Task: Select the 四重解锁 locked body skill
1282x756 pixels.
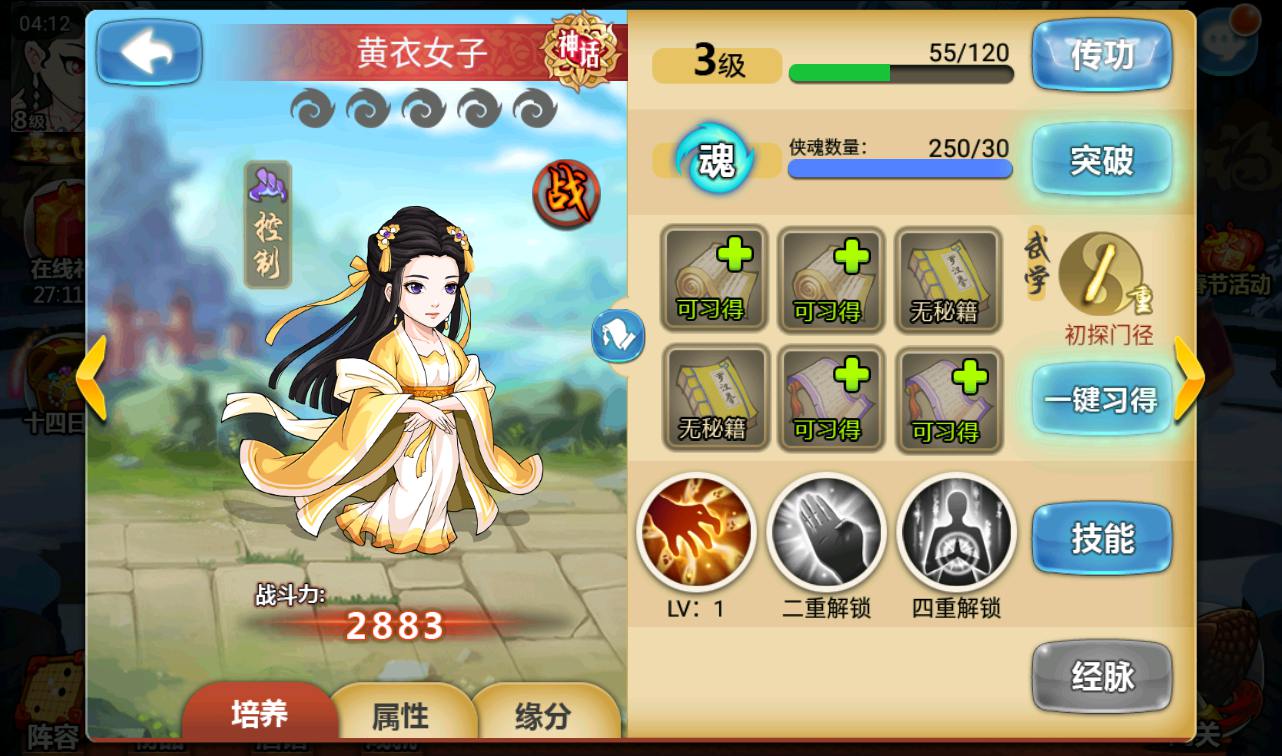Action: point(956,533)
